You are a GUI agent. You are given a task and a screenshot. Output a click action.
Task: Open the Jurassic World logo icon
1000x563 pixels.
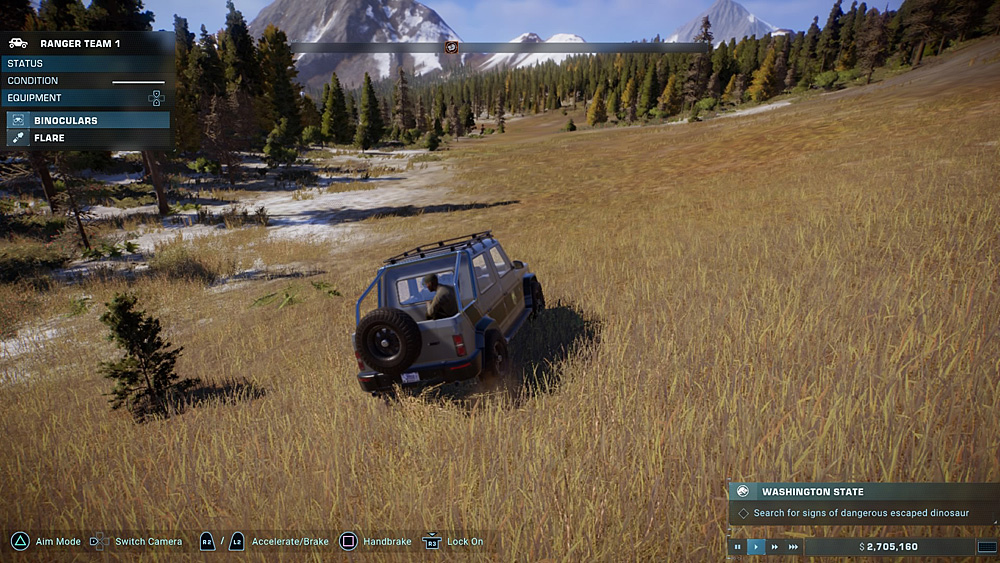pyautogui.click(x=743, y=492)
